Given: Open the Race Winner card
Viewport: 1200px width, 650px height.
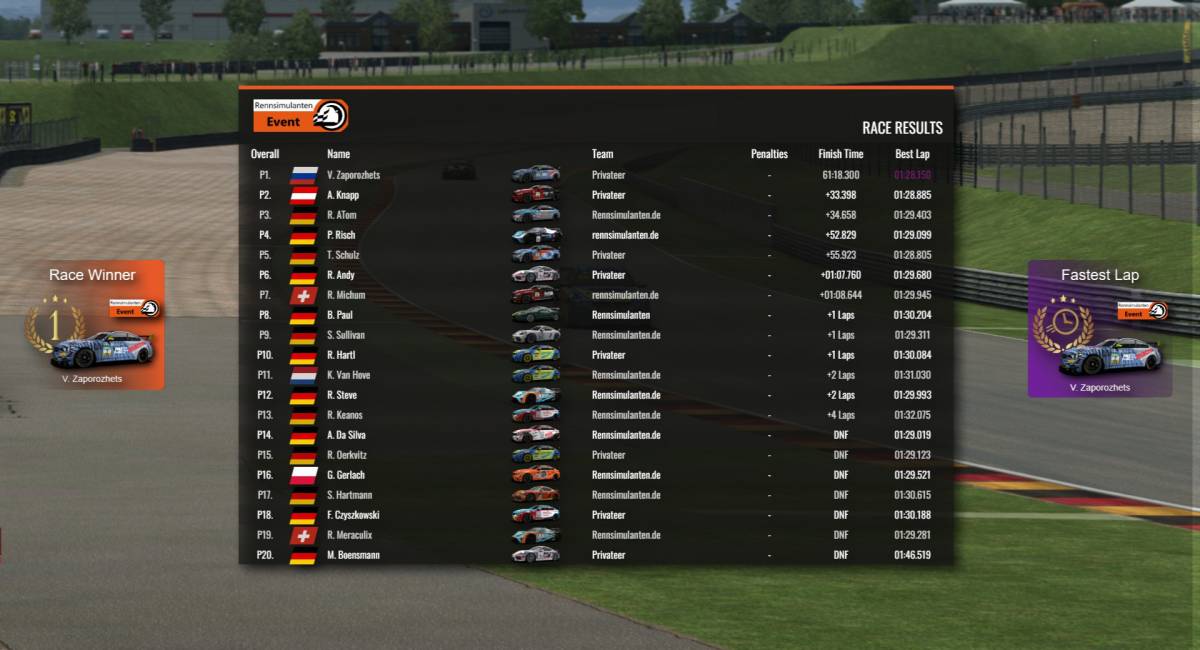Looking at the screenshot, I should pos(93,325).
